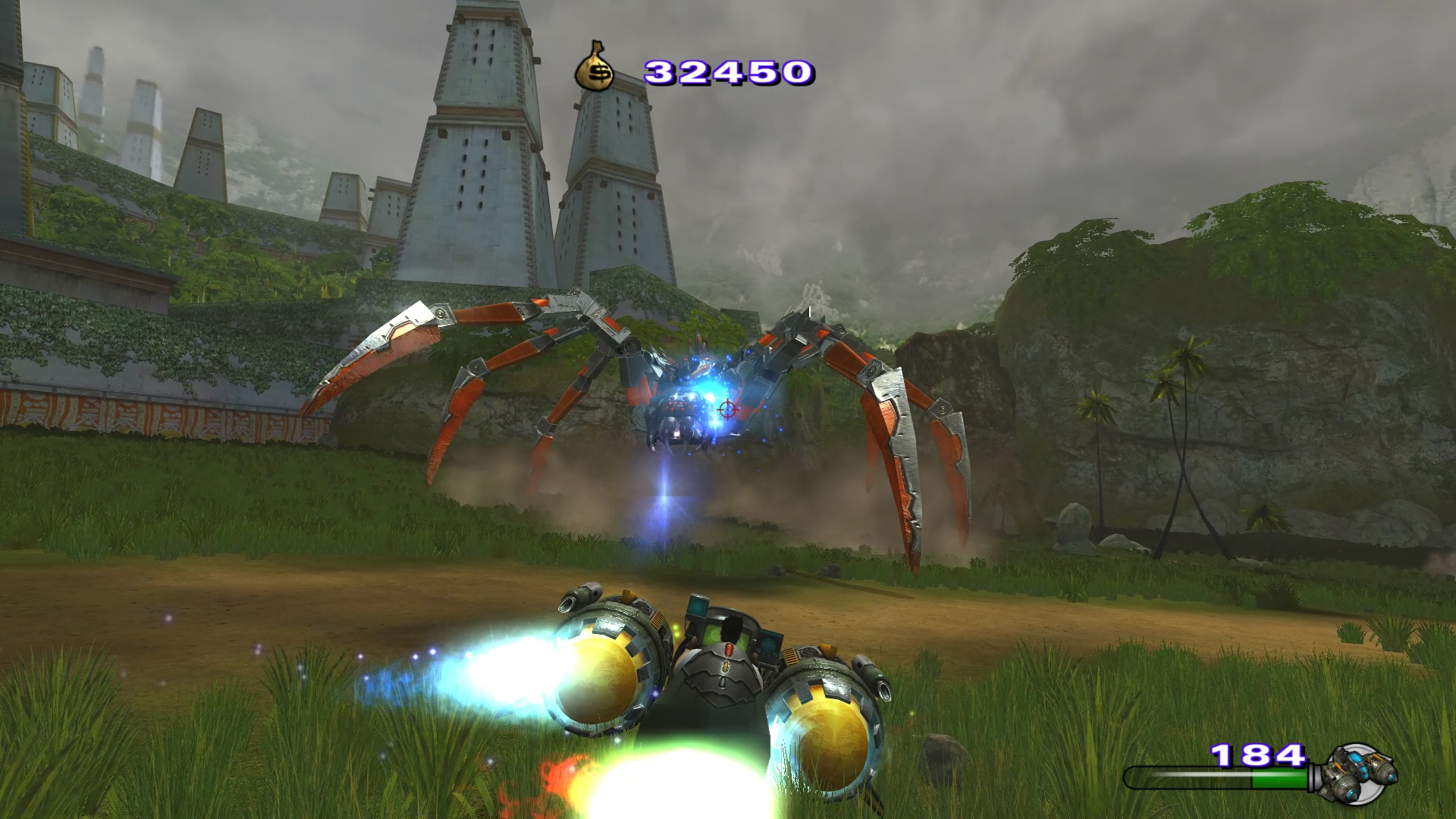Select the equipped weapon icon
1456x819 pixels.
(1358, 773)
